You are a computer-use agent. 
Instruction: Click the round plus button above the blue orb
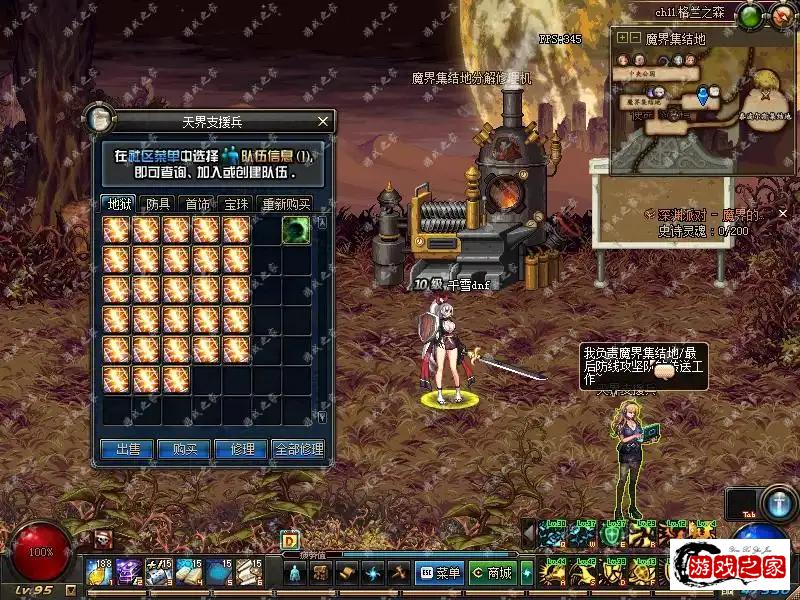point(778,502)
